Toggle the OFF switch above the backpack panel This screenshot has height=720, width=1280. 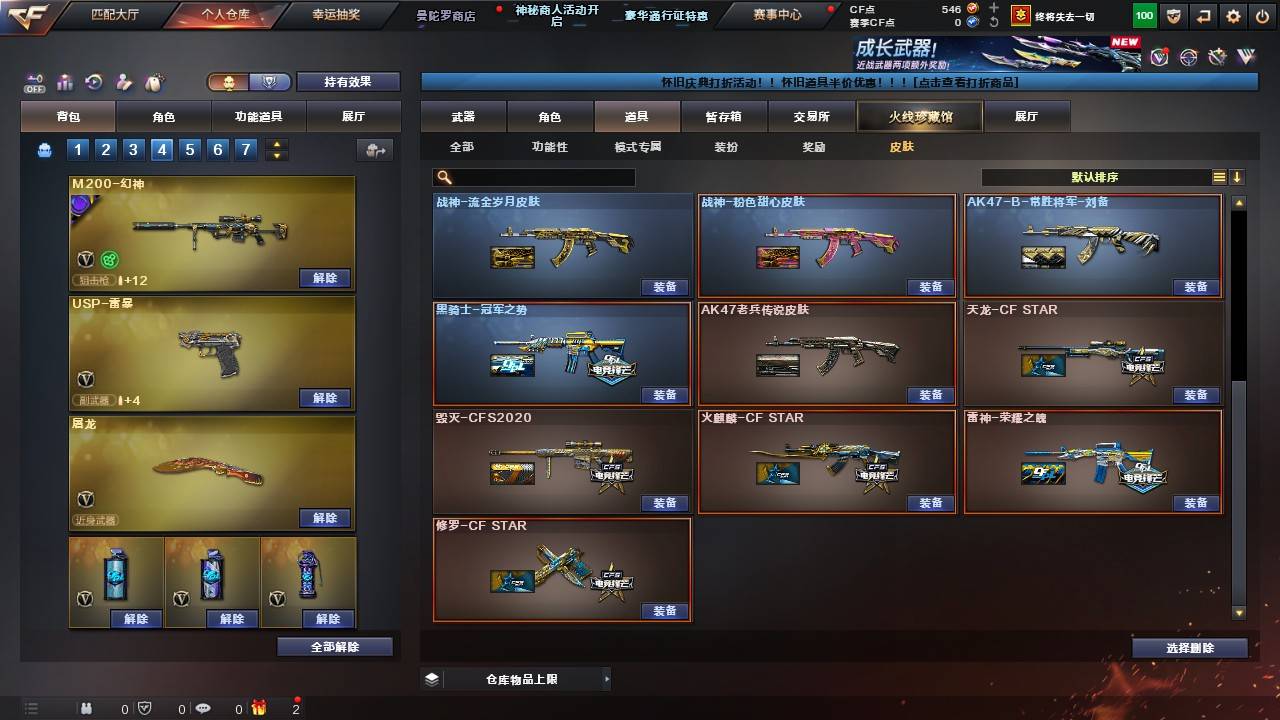click(35, 83)
